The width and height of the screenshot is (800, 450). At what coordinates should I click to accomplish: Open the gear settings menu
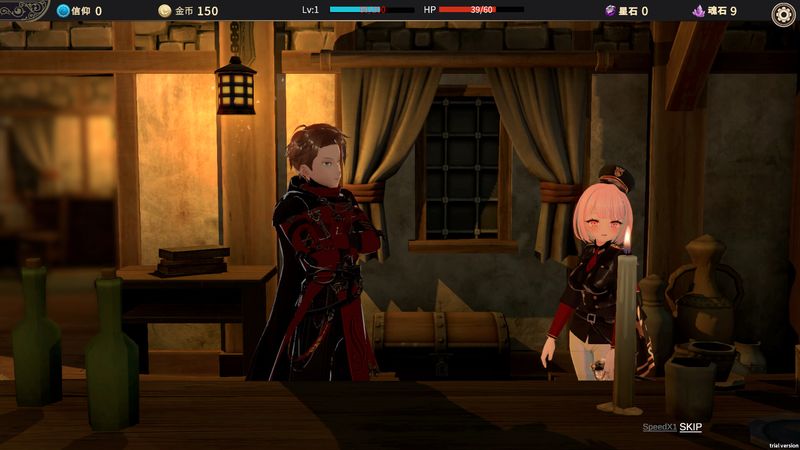(783, 13)
